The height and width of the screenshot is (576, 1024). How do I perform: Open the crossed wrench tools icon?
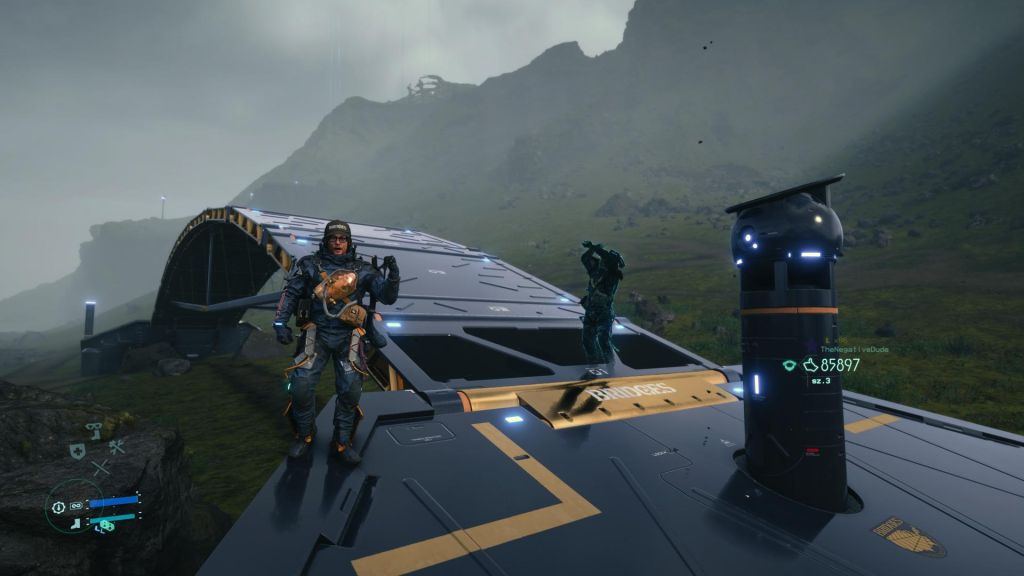pos(117,448)
